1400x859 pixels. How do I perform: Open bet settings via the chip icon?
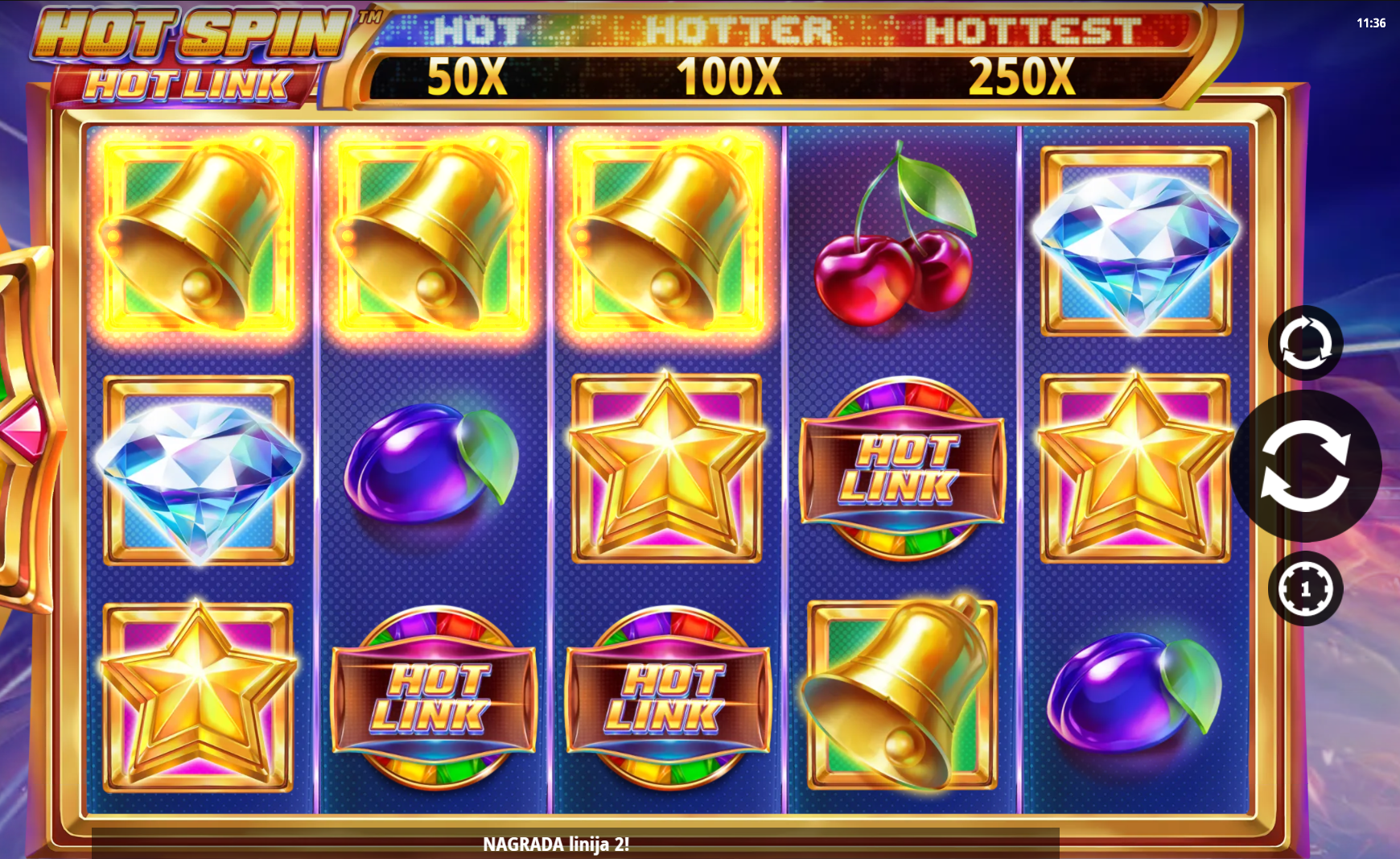[1305, 588]
